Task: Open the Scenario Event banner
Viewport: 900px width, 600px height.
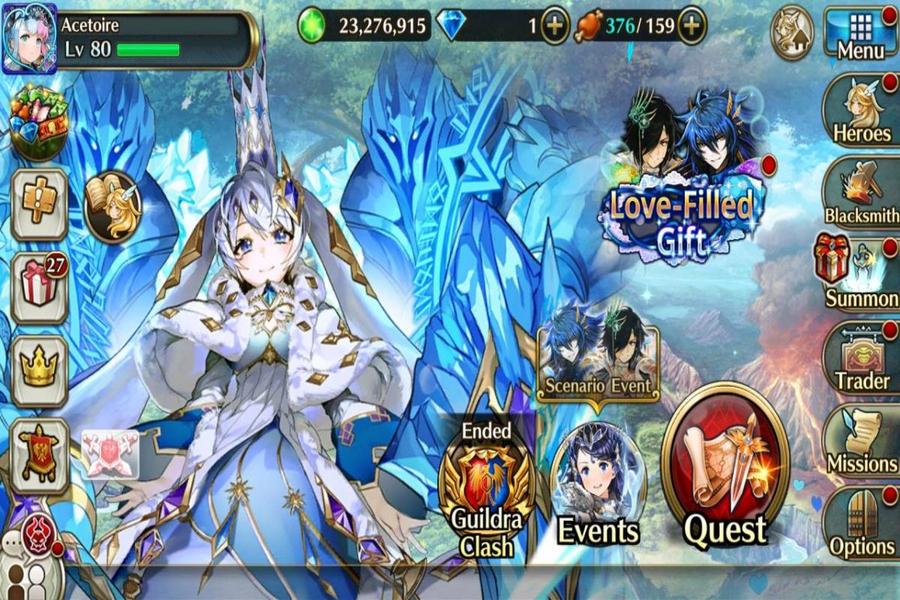Action: (x=597, y=355)
